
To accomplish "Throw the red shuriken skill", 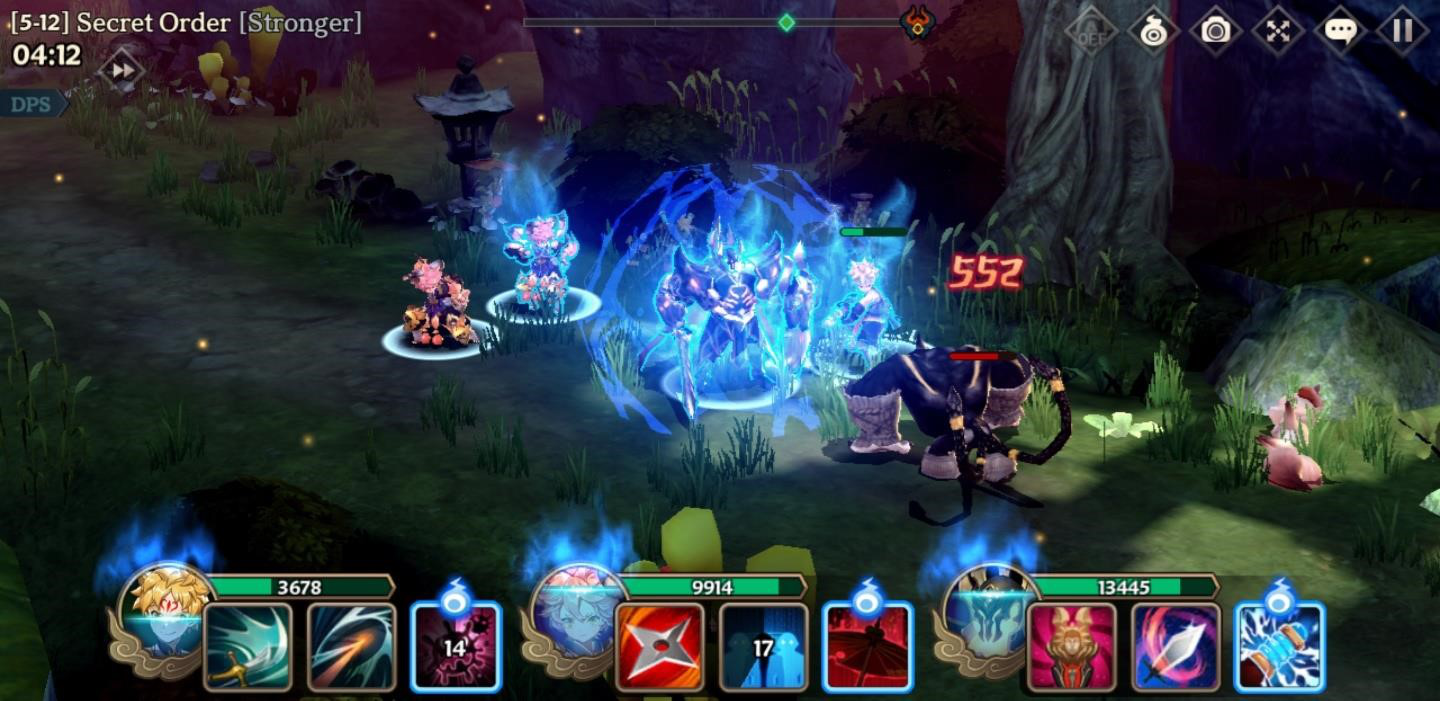I will [x=659, y=646].
